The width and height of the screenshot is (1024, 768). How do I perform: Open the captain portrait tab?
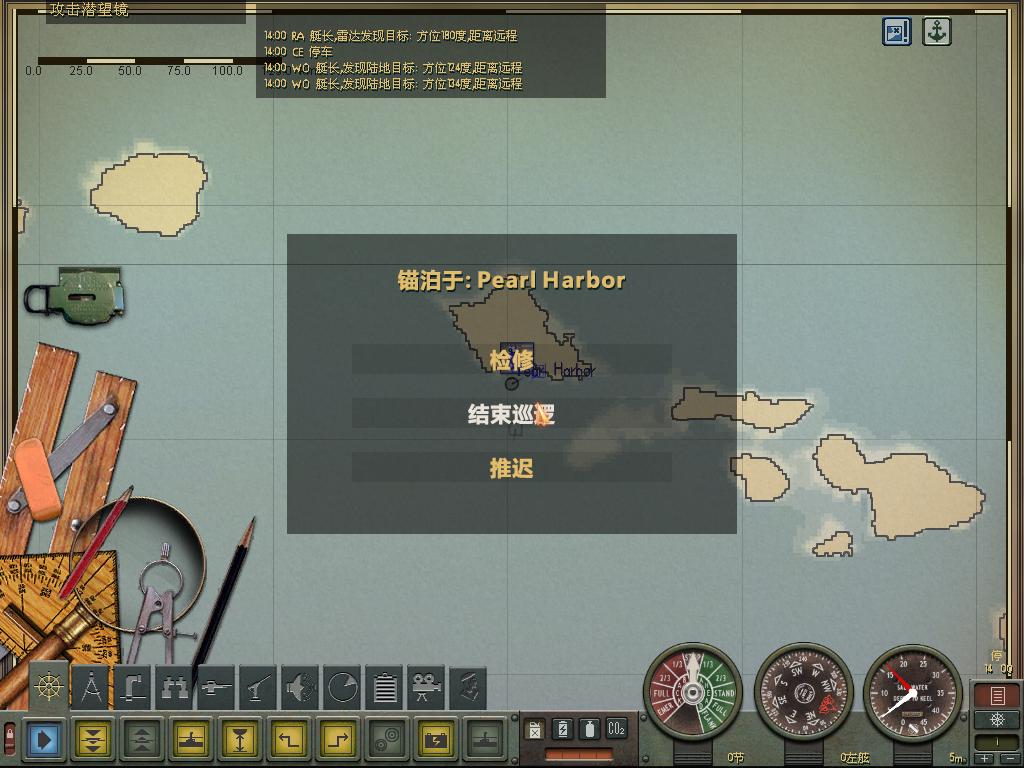(468, 687)
